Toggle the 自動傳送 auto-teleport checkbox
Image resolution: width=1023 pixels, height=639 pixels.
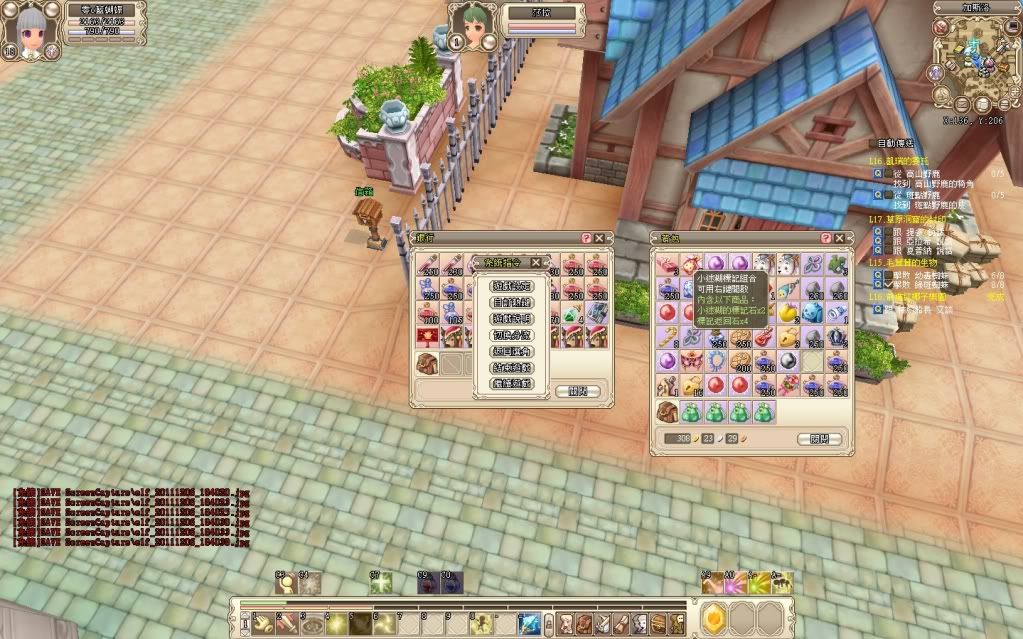point(871,143)
